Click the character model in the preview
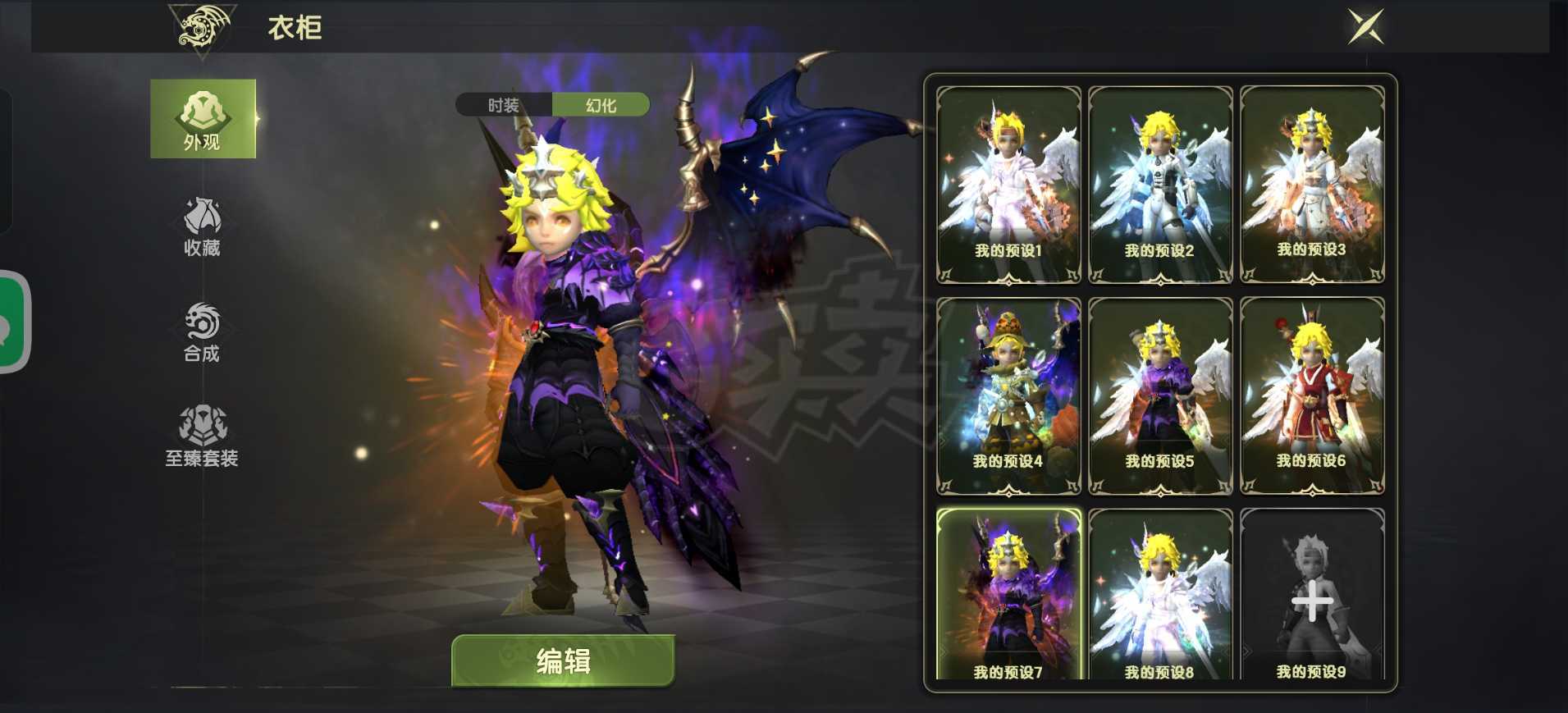1568x713 pixels. click(566, 369)
